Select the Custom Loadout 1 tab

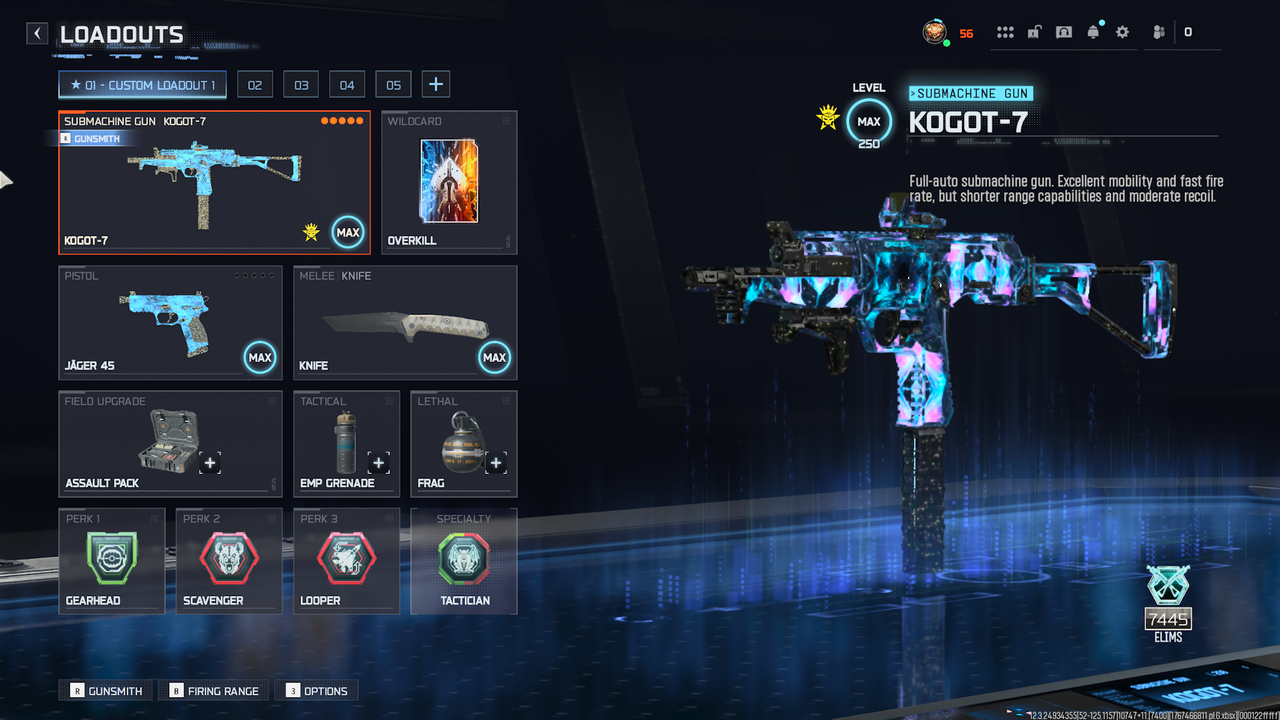coord(142,85)
